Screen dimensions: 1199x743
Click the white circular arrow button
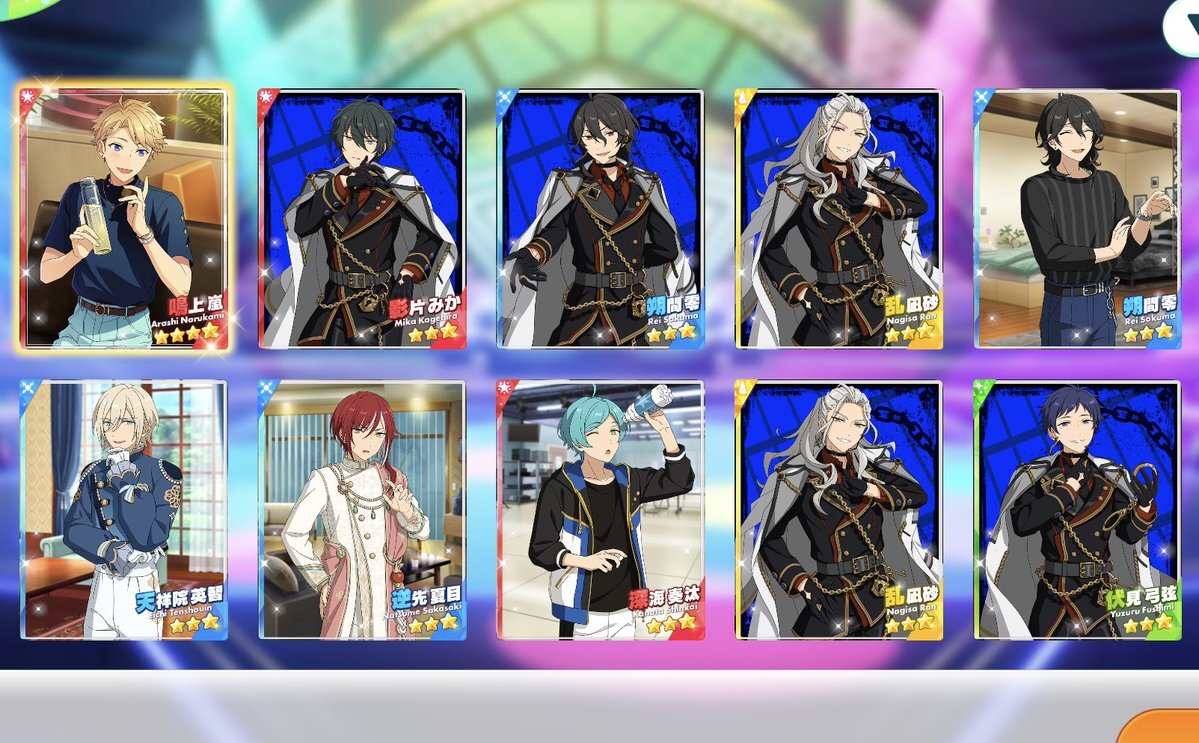1182,25
